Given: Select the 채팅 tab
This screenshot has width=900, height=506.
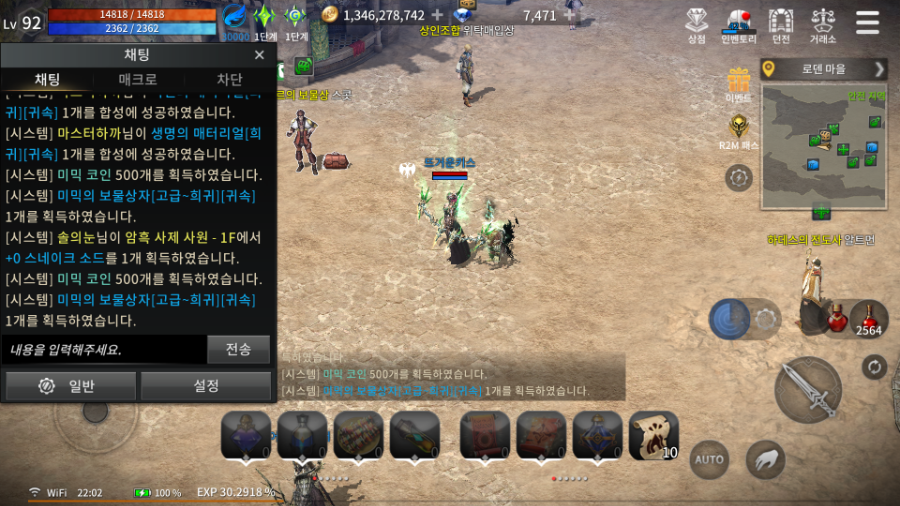Looking at the screenshot, I should [x=47, y=79].
